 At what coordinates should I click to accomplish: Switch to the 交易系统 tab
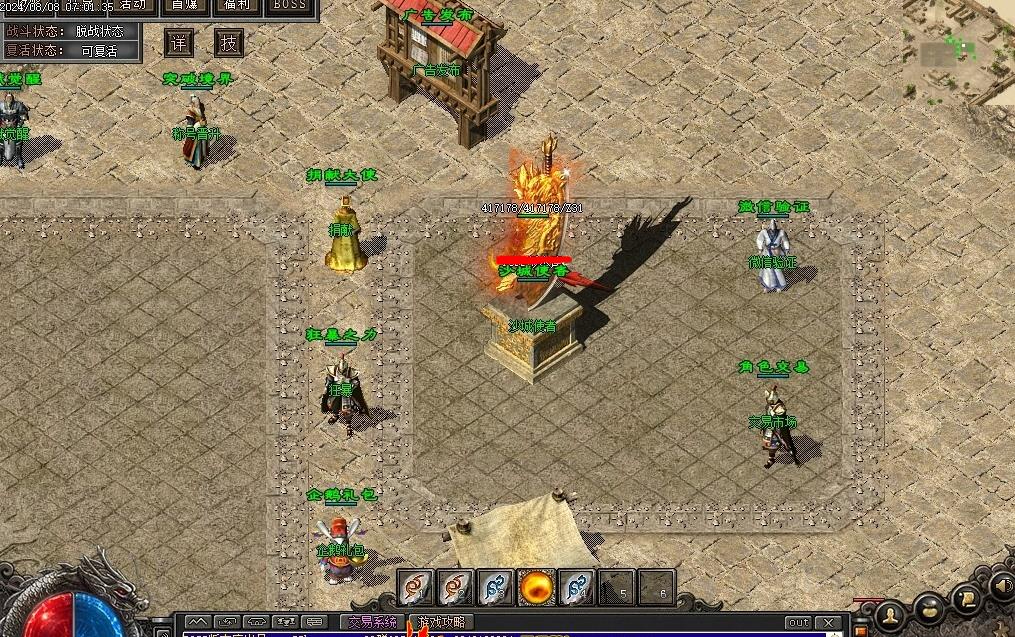point(372,622)
